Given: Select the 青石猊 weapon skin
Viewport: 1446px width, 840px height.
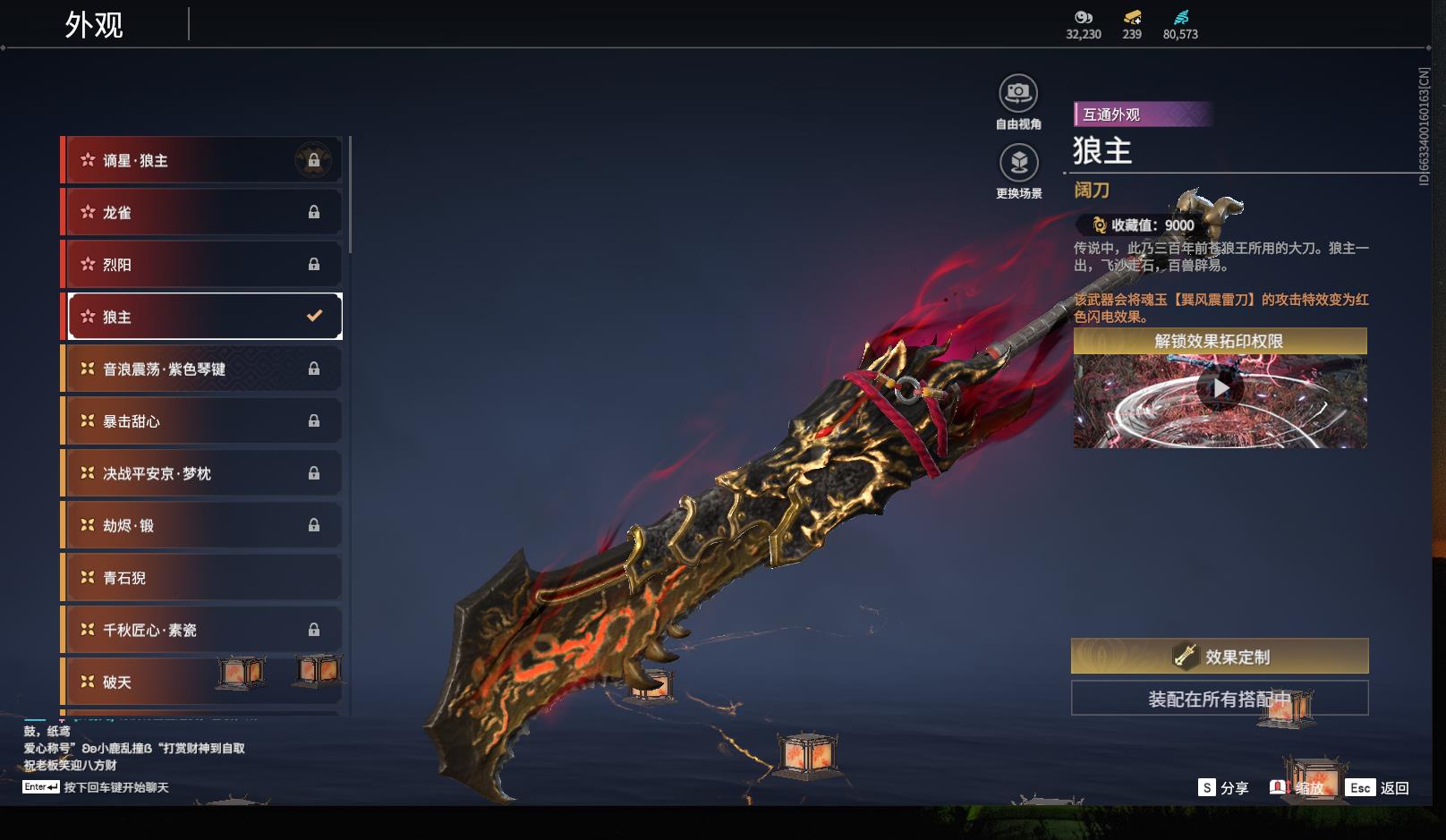Looking at the screenshot, I should coord(201,578).
